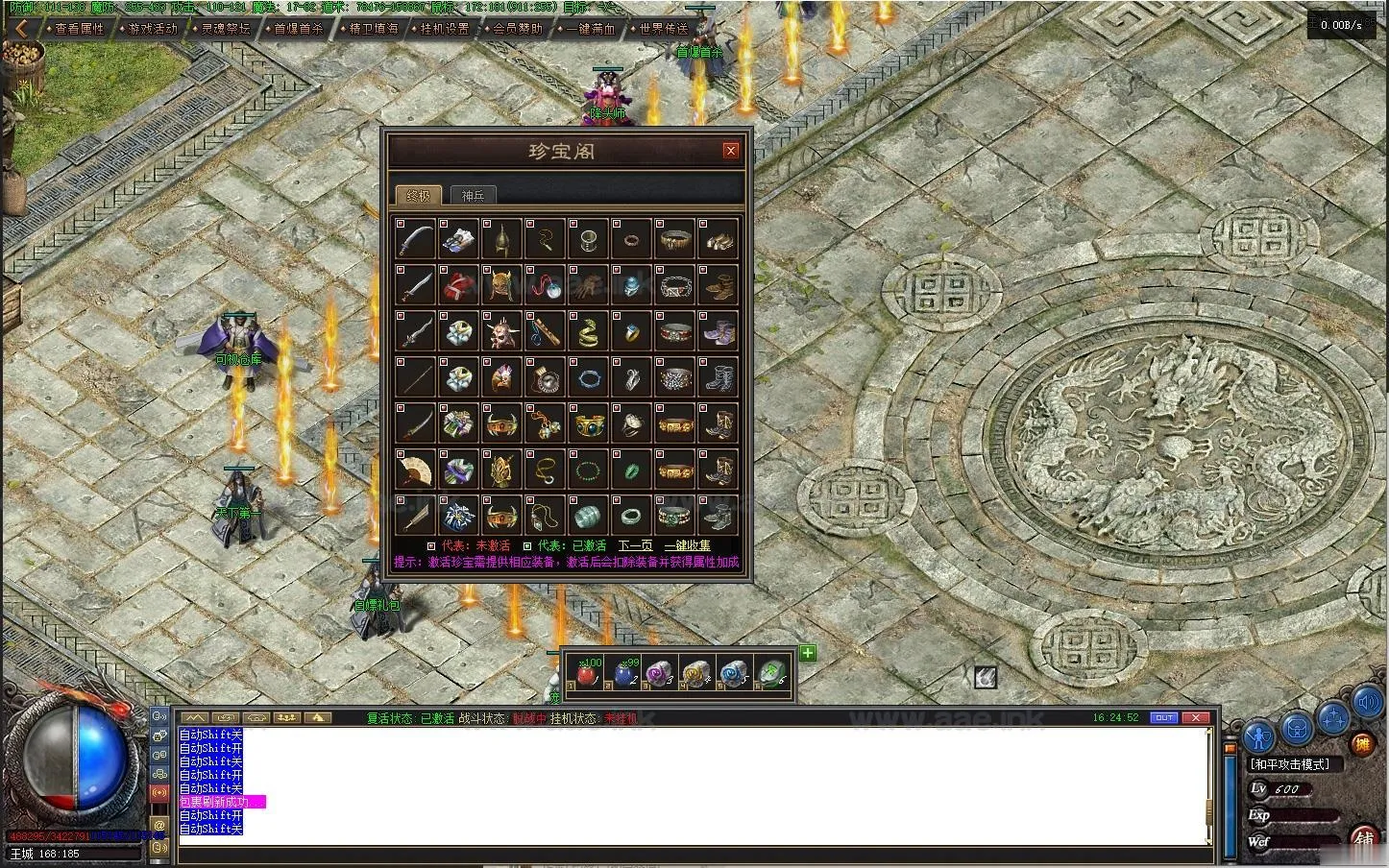The height and width of the screenshot is (868, 1389).
Task: Toggle the sound speaker button
Action: [1367, 704]
